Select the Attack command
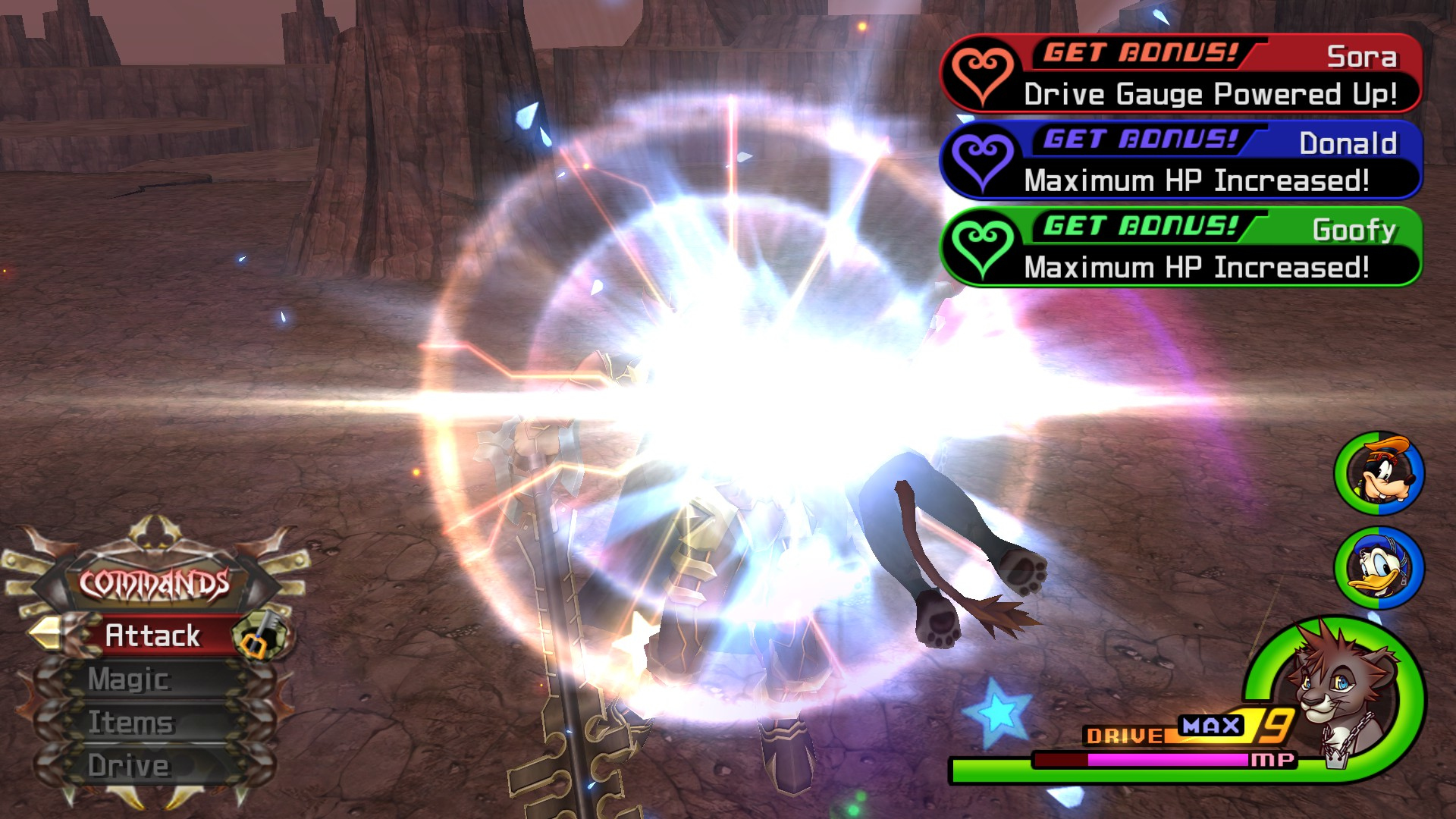The height and width of the screenshot is (819, 1456). point(152,635)
